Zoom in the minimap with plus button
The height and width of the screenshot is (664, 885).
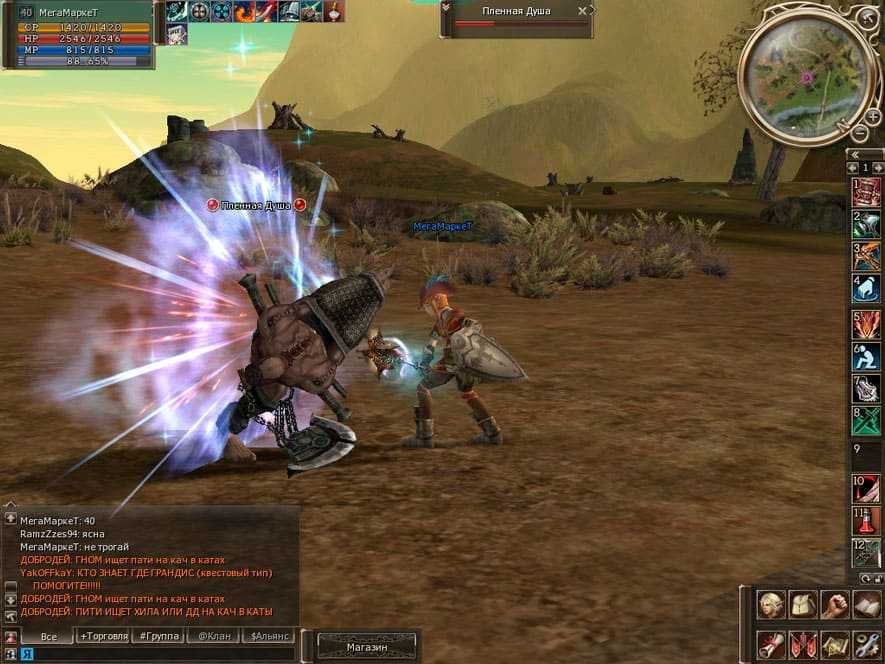click(872, 117)
